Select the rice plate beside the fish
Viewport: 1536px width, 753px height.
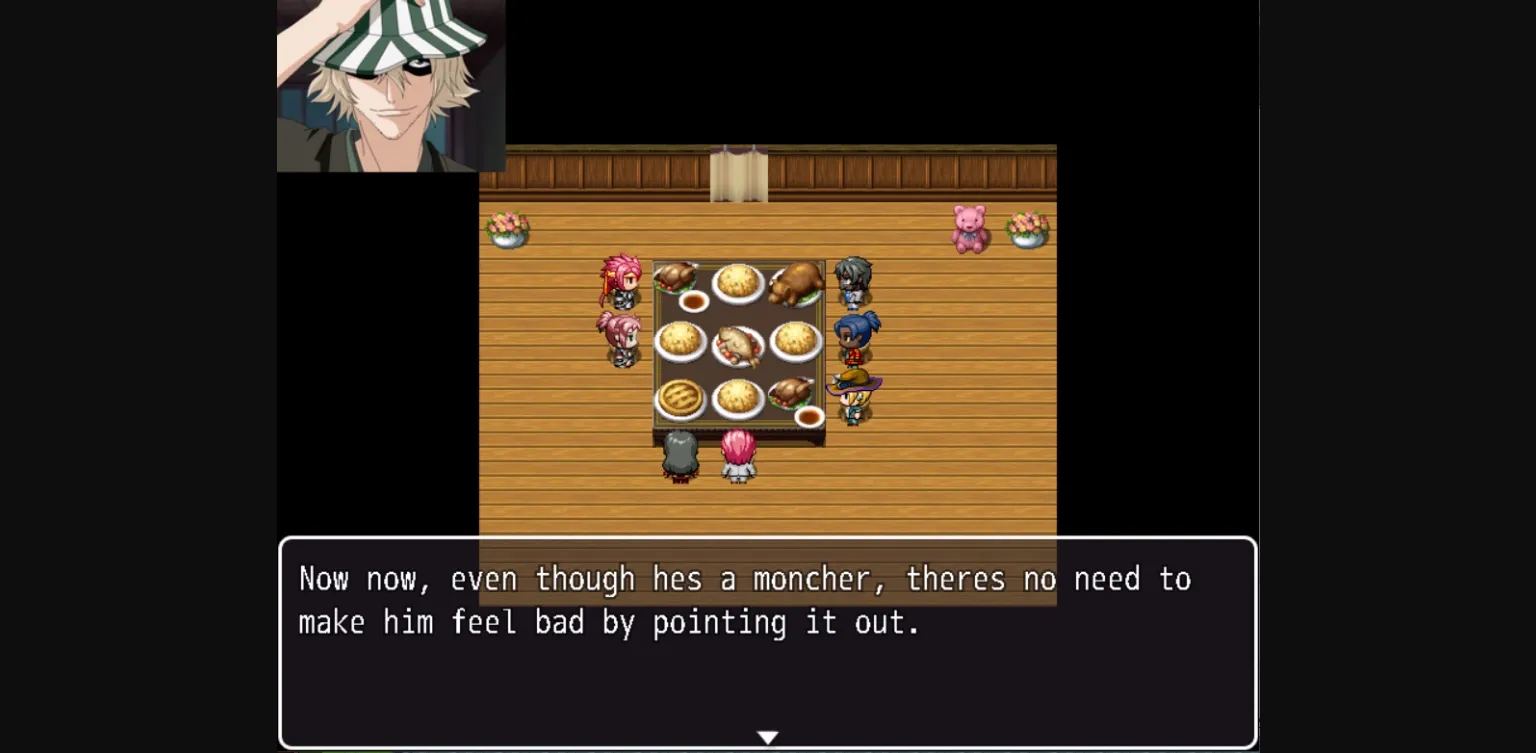tap(682, 343)
